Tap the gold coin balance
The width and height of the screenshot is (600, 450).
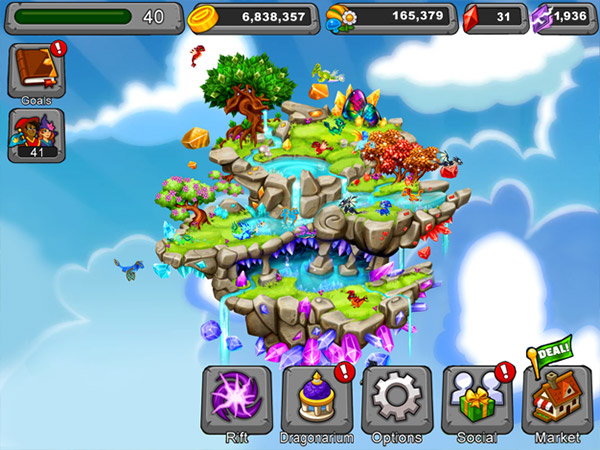254,17
